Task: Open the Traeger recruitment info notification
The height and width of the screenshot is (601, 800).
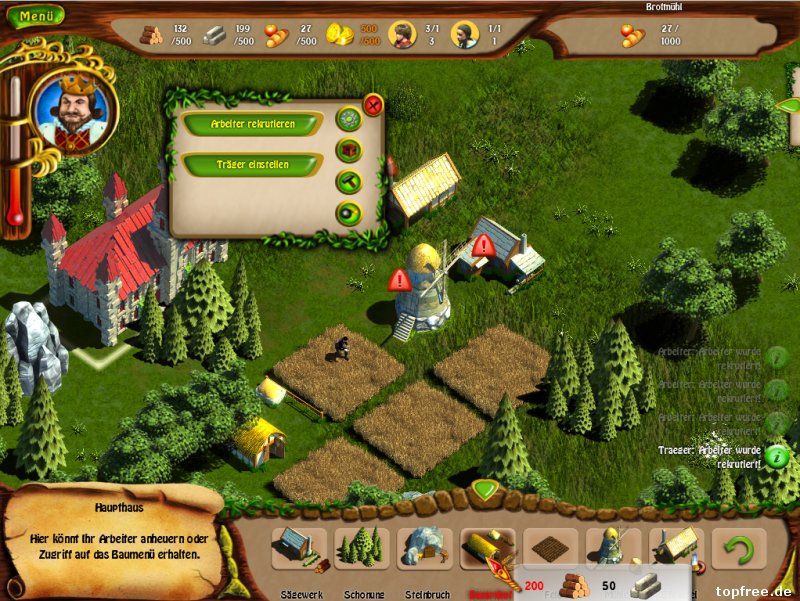Action: pos(777,455)
